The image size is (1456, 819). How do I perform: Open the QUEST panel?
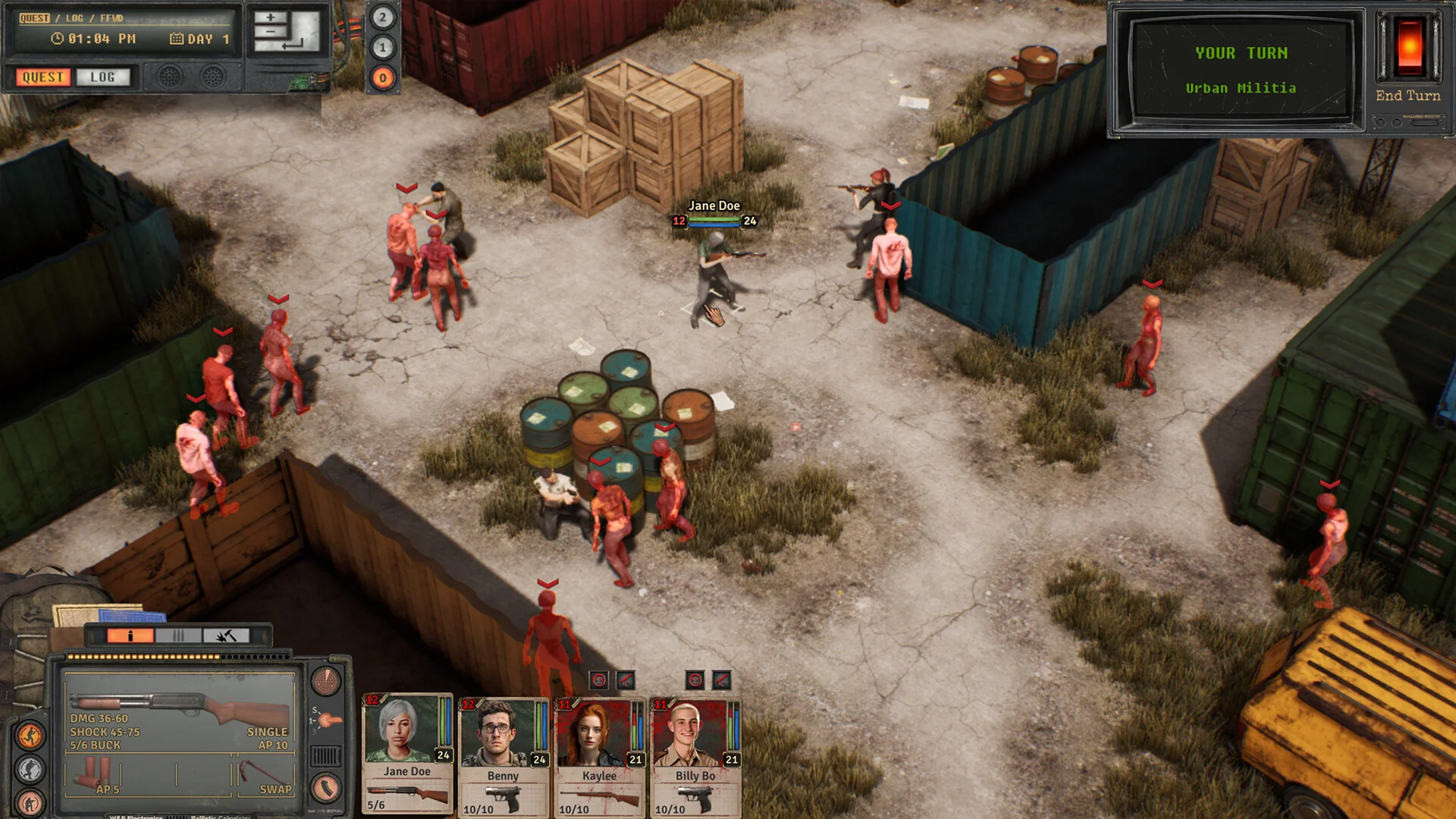point(42,77)
